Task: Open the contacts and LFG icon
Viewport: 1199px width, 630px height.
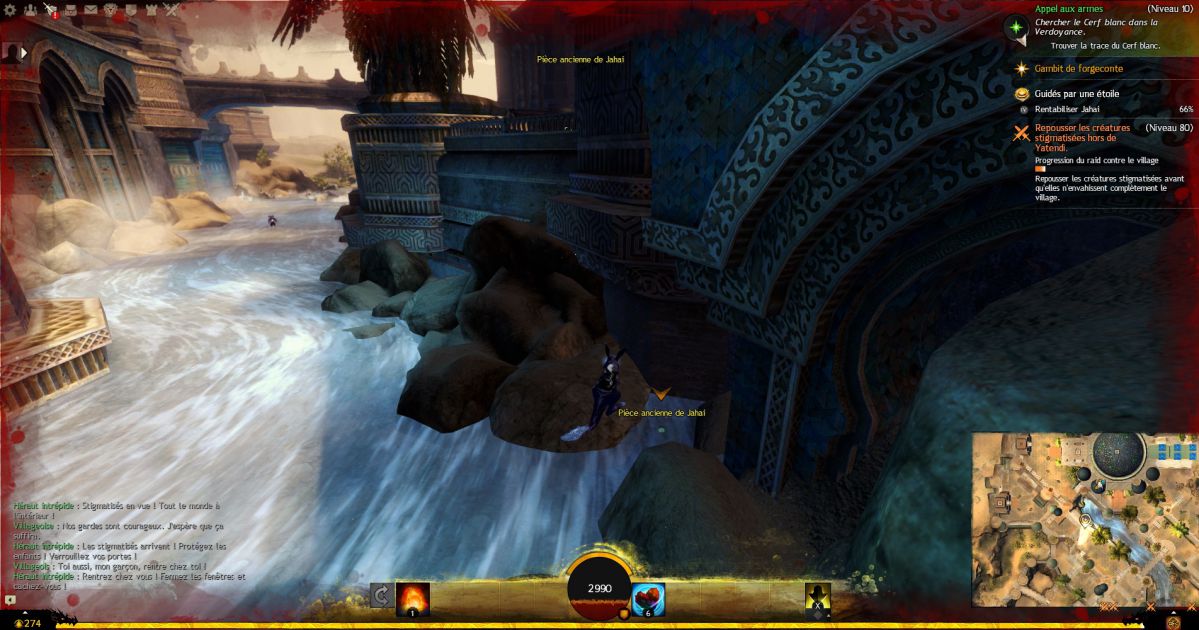Action: (29, 9)
